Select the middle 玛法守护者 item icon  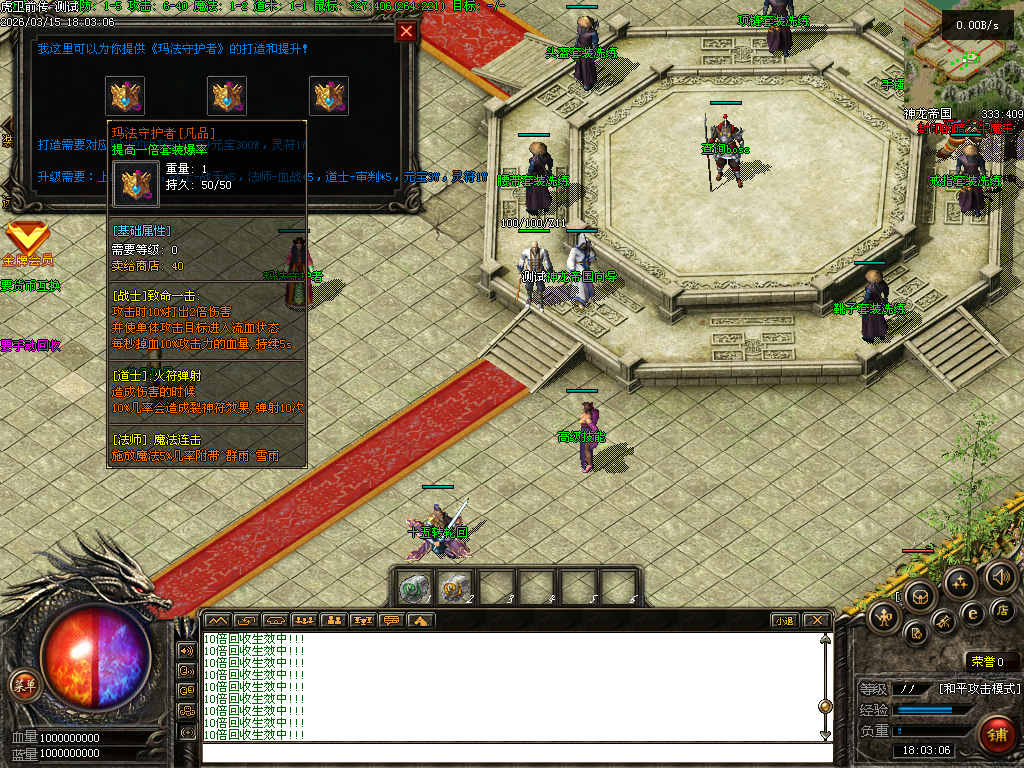pyautogui.click(x=227, y=96)
